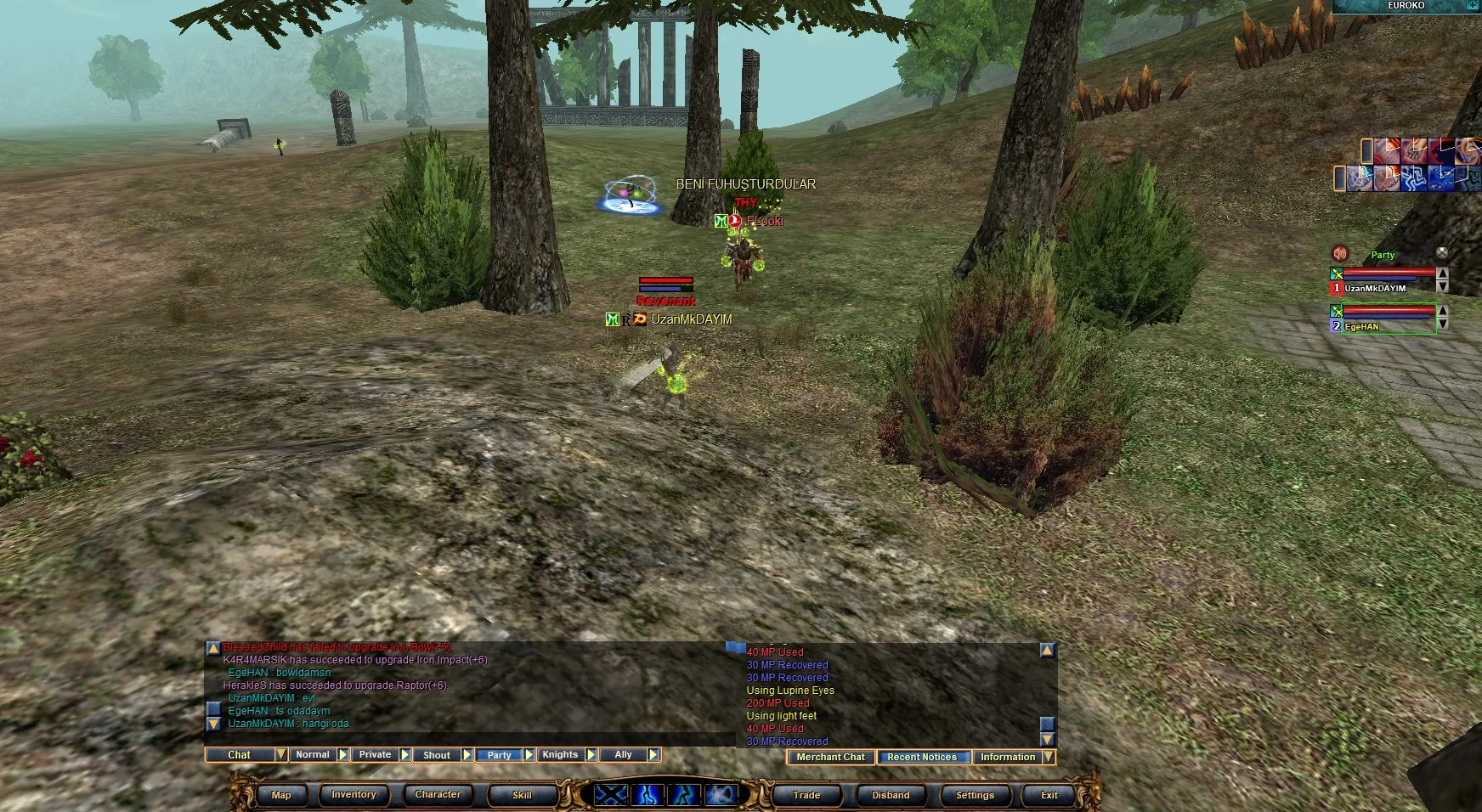Disband the party
The width and height of the screenshot is (1482, 812).
click(891, 795)
